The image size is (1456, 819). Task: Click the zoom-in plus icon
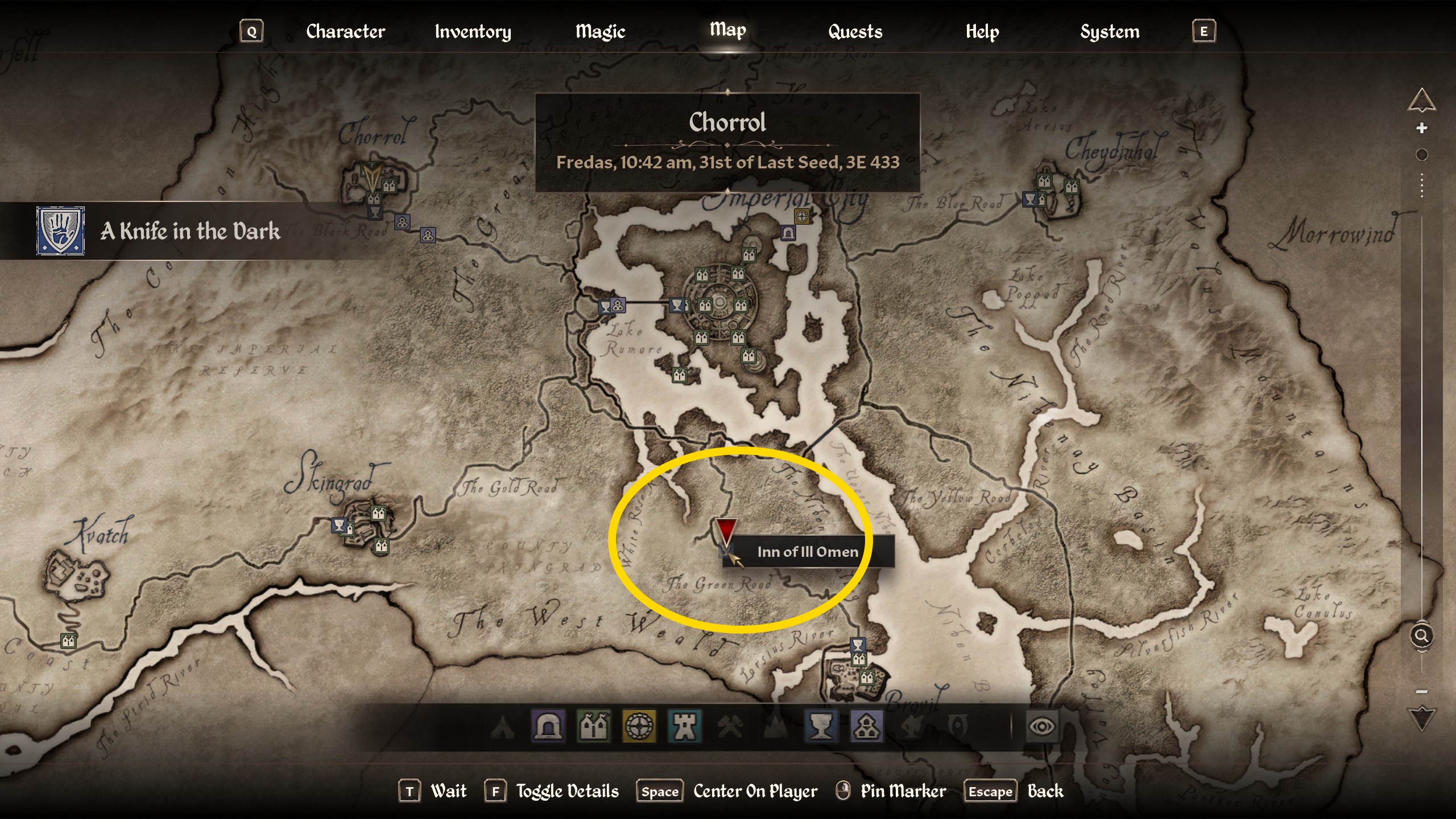pos(1422,128)
